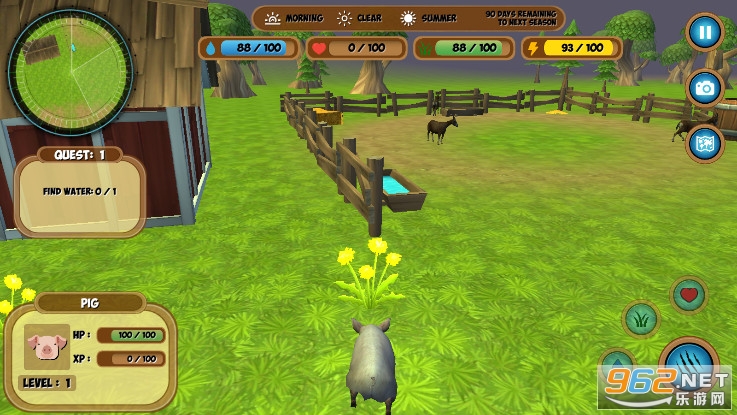Open the Find Water quest panel
The width and height of the screenshot is (737, 415).
pos(80,190)
